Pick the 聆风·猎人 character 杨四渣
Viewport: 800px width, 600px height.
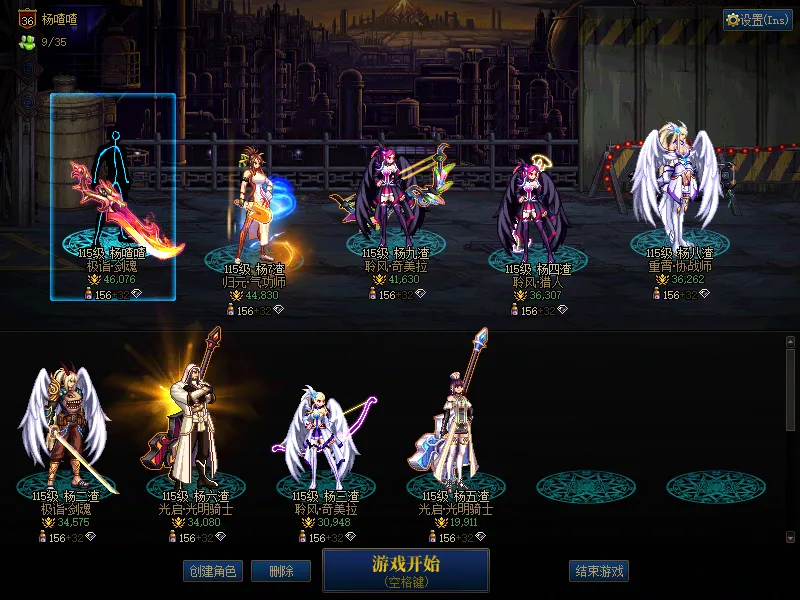tap(538, 212)
